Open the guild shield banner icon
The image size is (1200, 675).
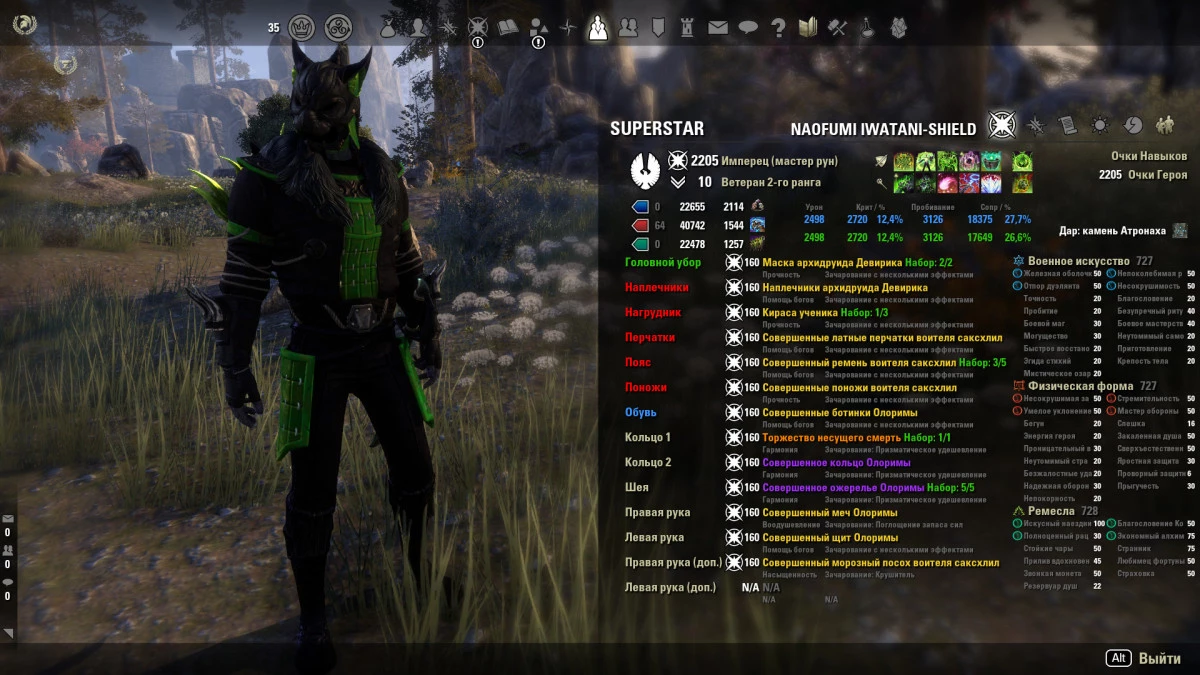(x=658, y=28)
